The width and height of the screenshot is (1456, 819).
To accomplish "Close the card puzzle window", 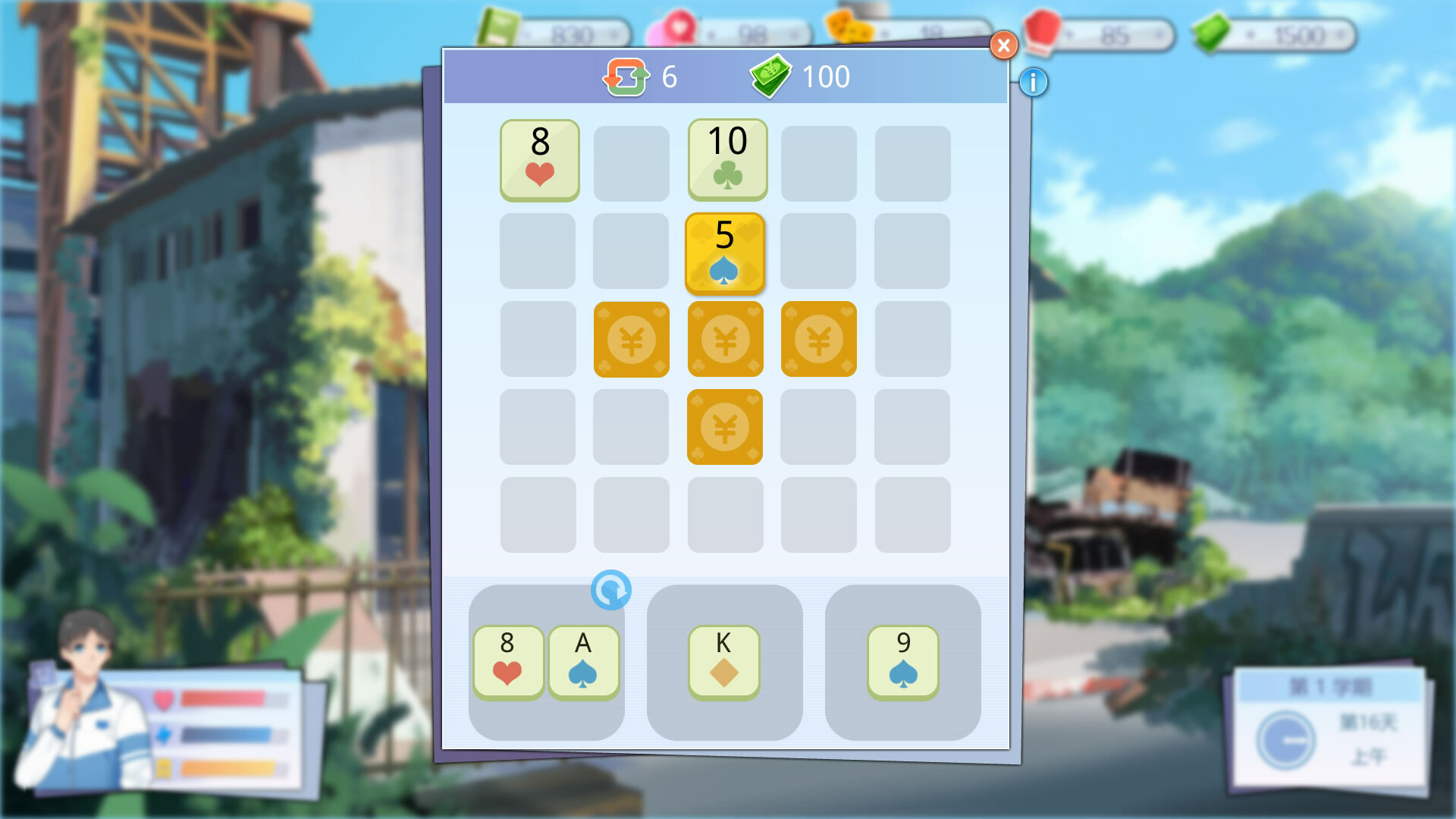I will [1003, 45].
